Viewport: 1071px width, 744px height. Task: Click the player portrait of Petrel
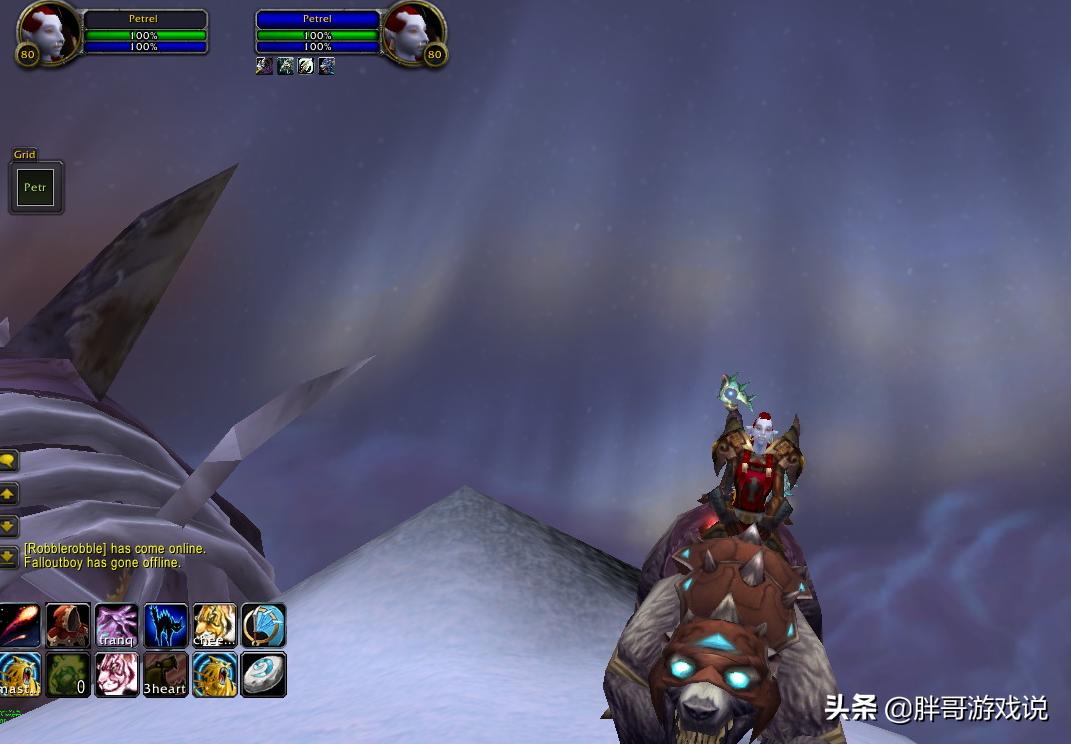(48, 34)
